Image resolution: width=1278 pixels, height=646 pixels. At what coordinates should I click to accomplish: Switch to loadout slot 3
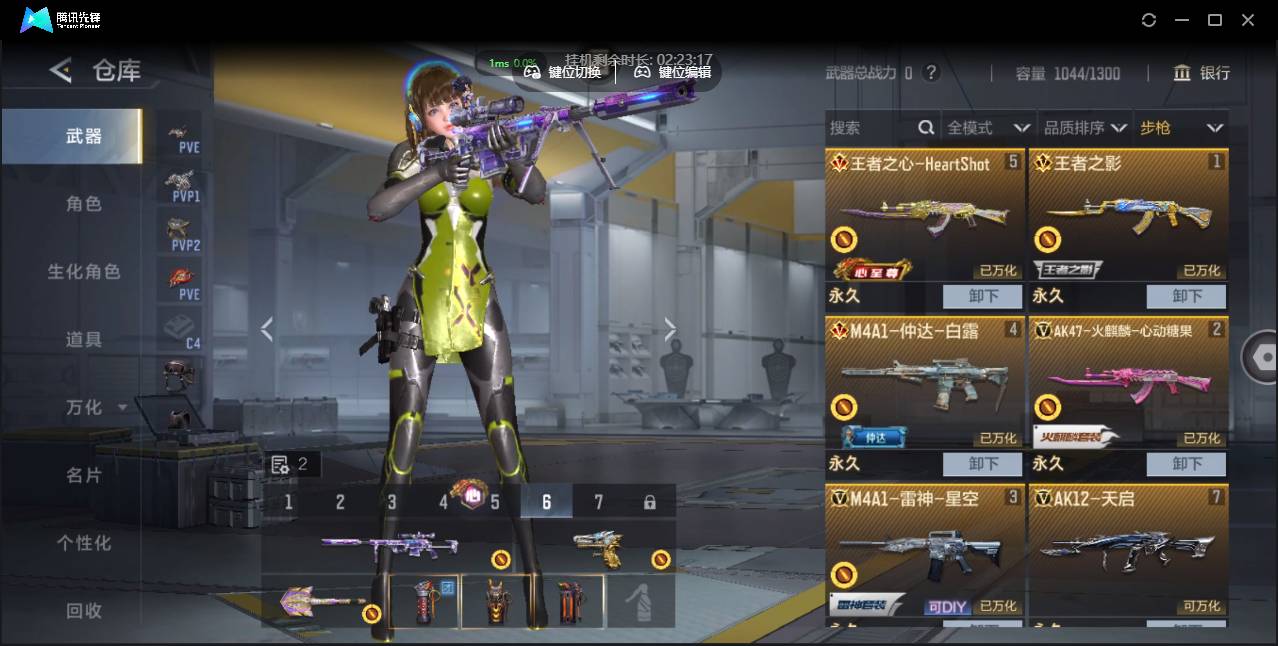point(392,502)
